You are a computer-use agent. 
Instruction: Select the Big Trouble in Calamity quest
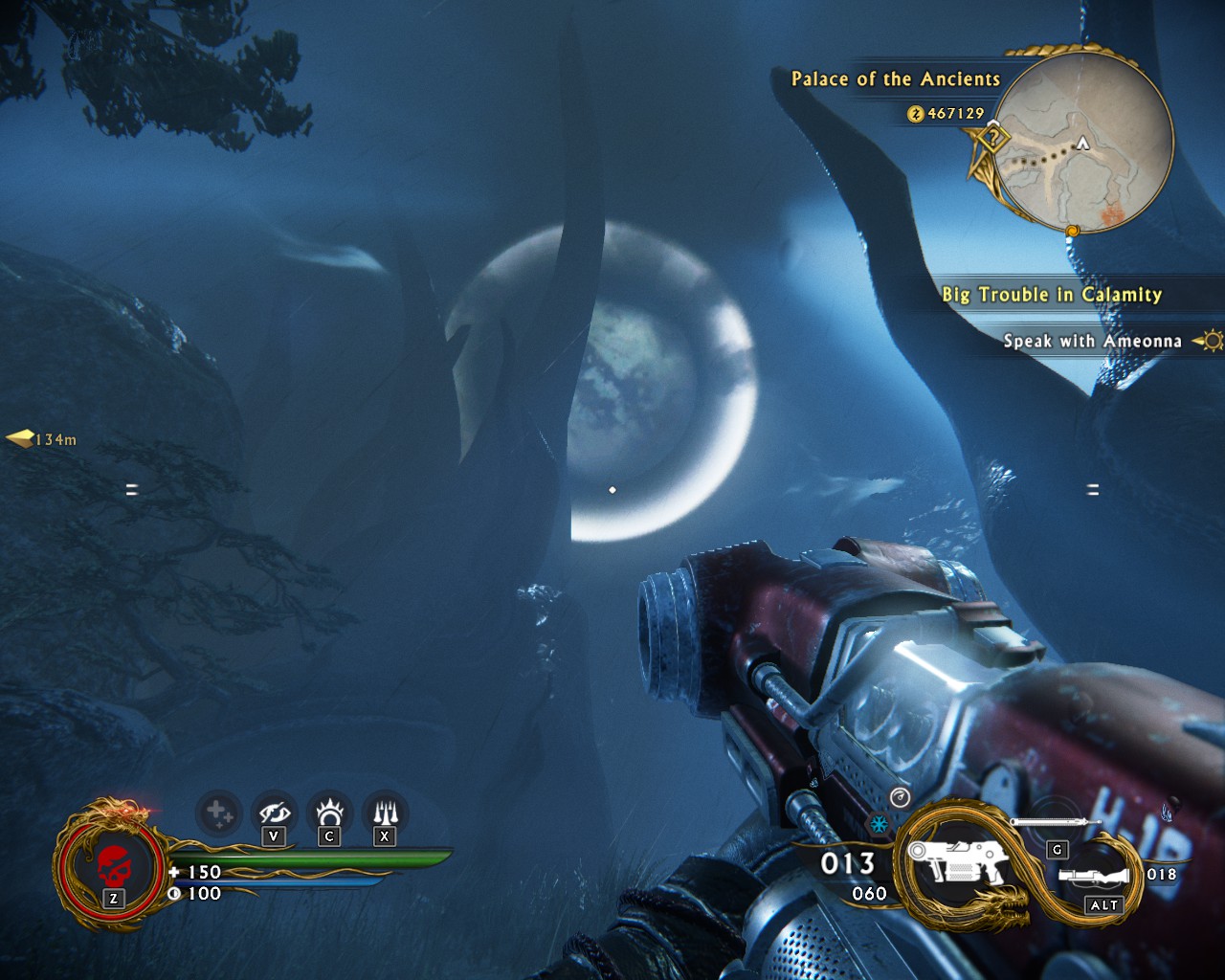[1051, 295]
